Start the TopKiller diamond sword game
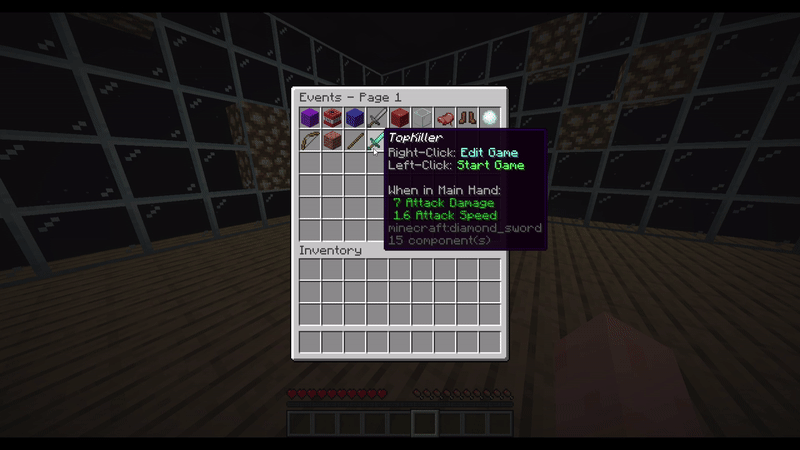This screenshot has width=800, height=450. tap(377, 141)
